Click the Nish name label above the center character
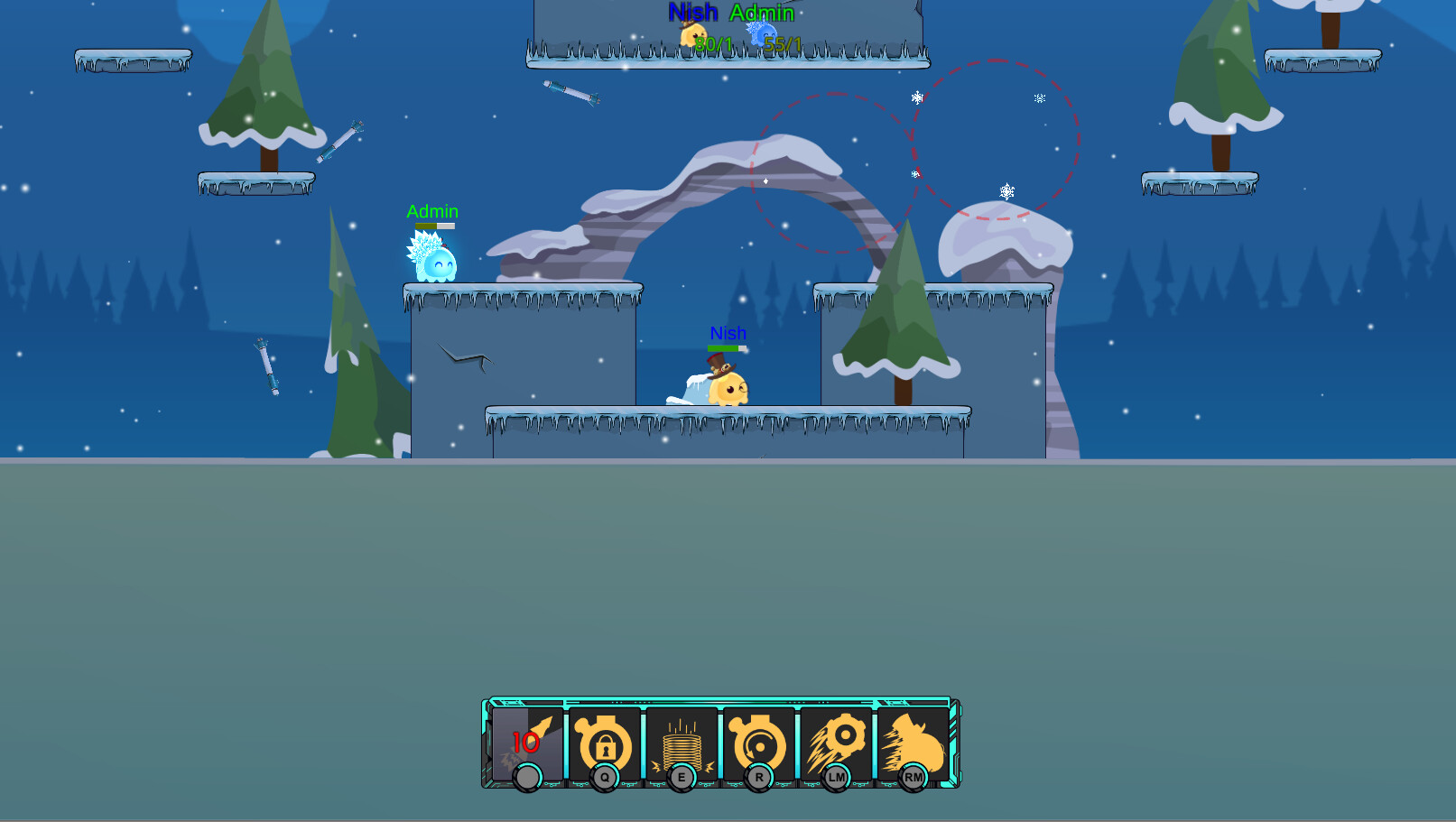 (x=727, y=333)
